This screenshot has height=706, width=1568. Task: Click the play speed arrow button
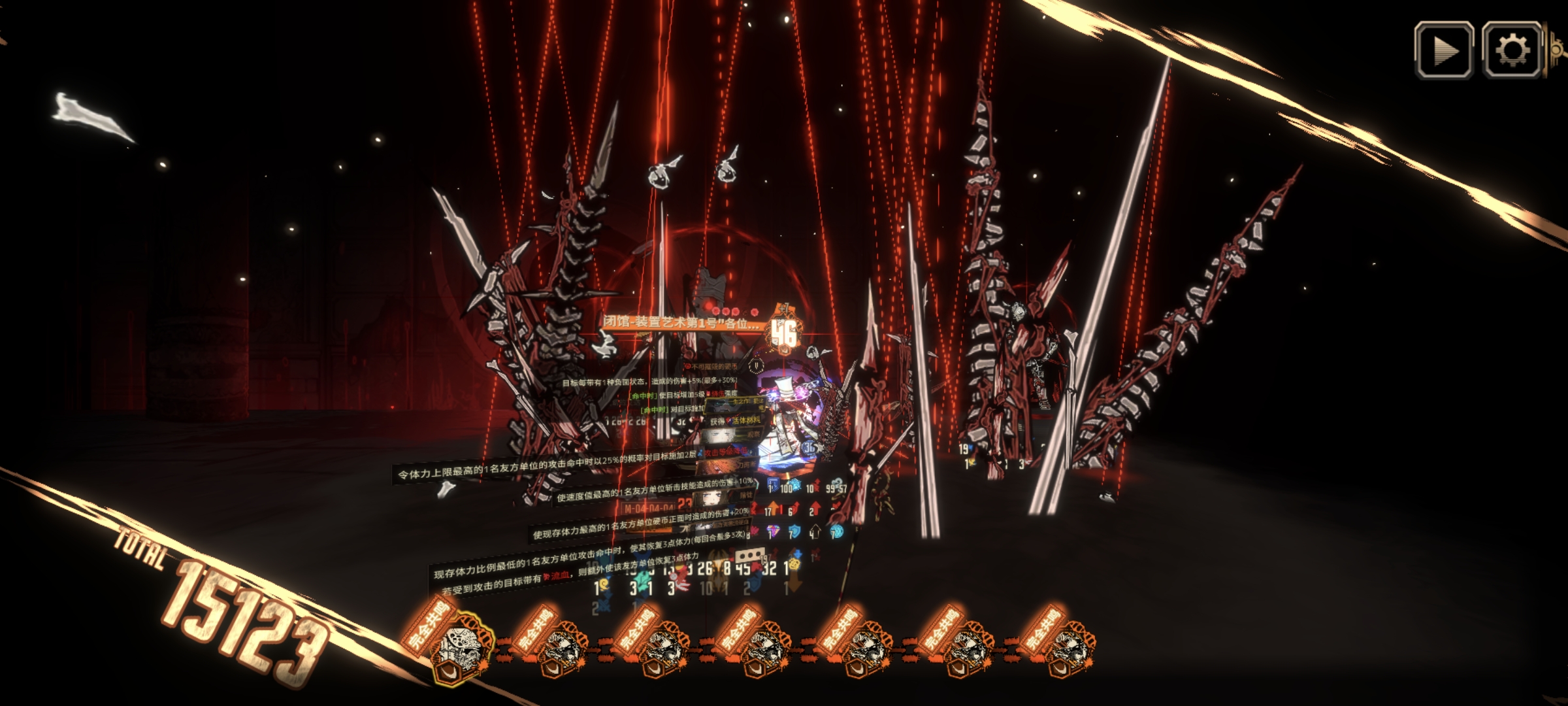pyautogui.click(x=1444, y=50)
